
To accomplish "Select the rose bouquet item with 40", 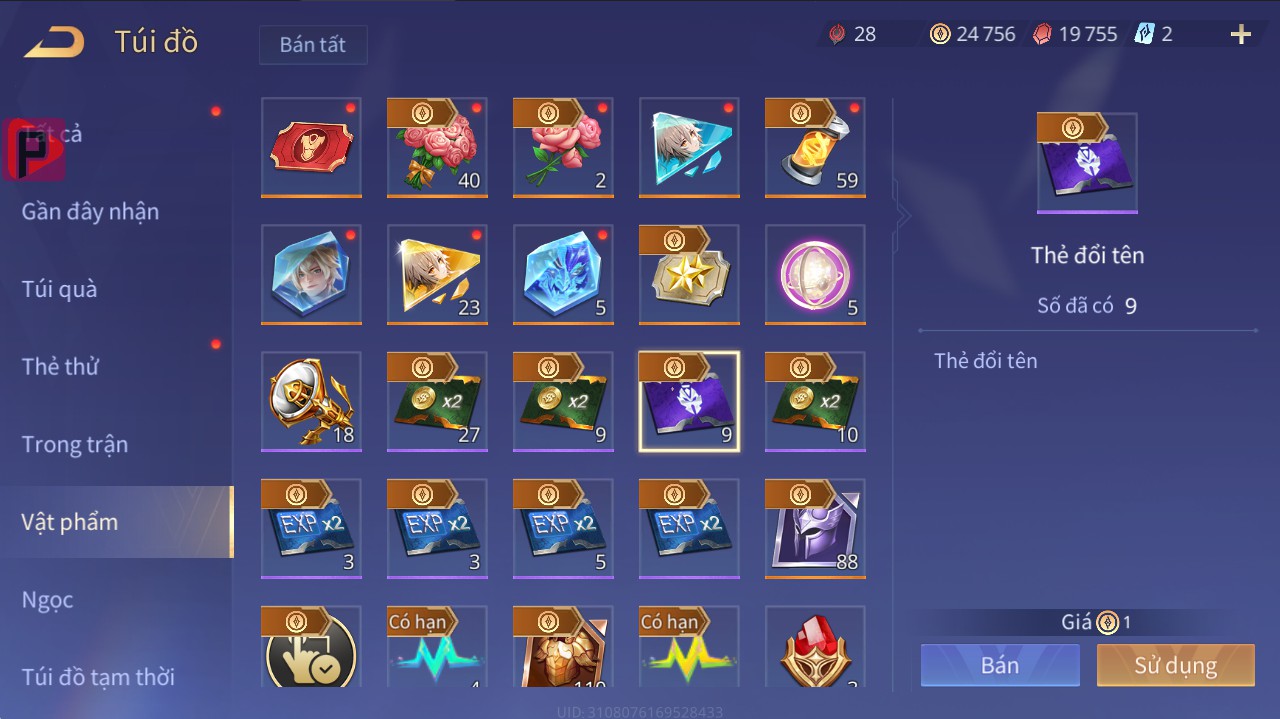I will tap(437, 147).
